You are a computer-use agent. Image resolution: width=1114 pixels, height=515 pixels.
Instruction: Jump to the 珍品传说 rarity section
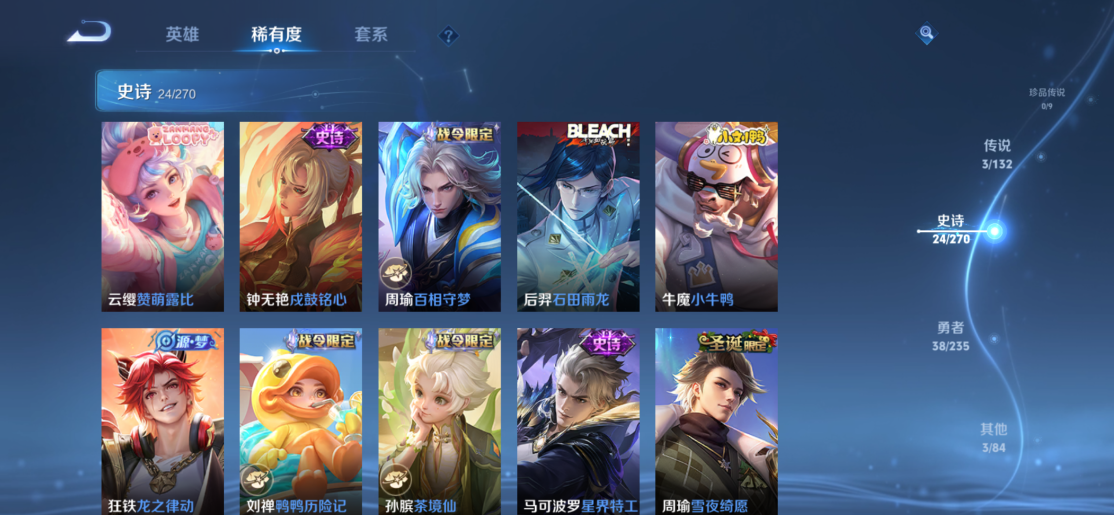pyautogui.click(x=1046, y=97)
